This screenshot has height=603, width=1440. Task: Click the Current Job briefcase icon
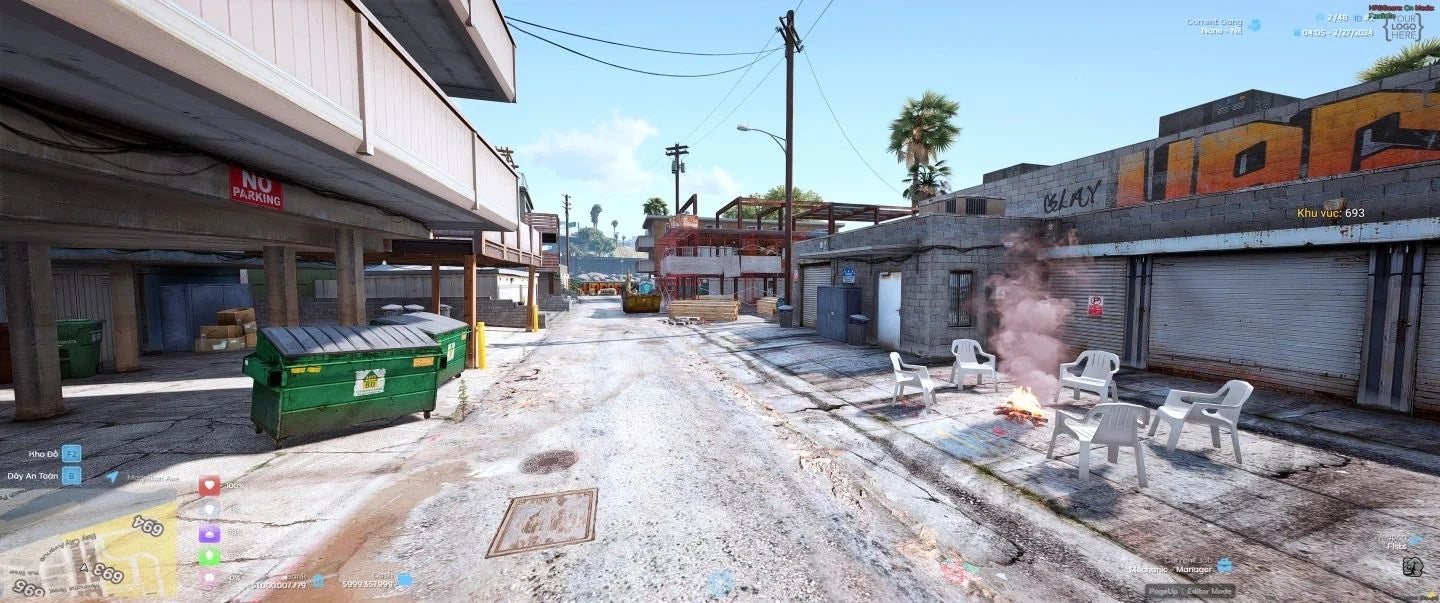tap(1224, 565)
